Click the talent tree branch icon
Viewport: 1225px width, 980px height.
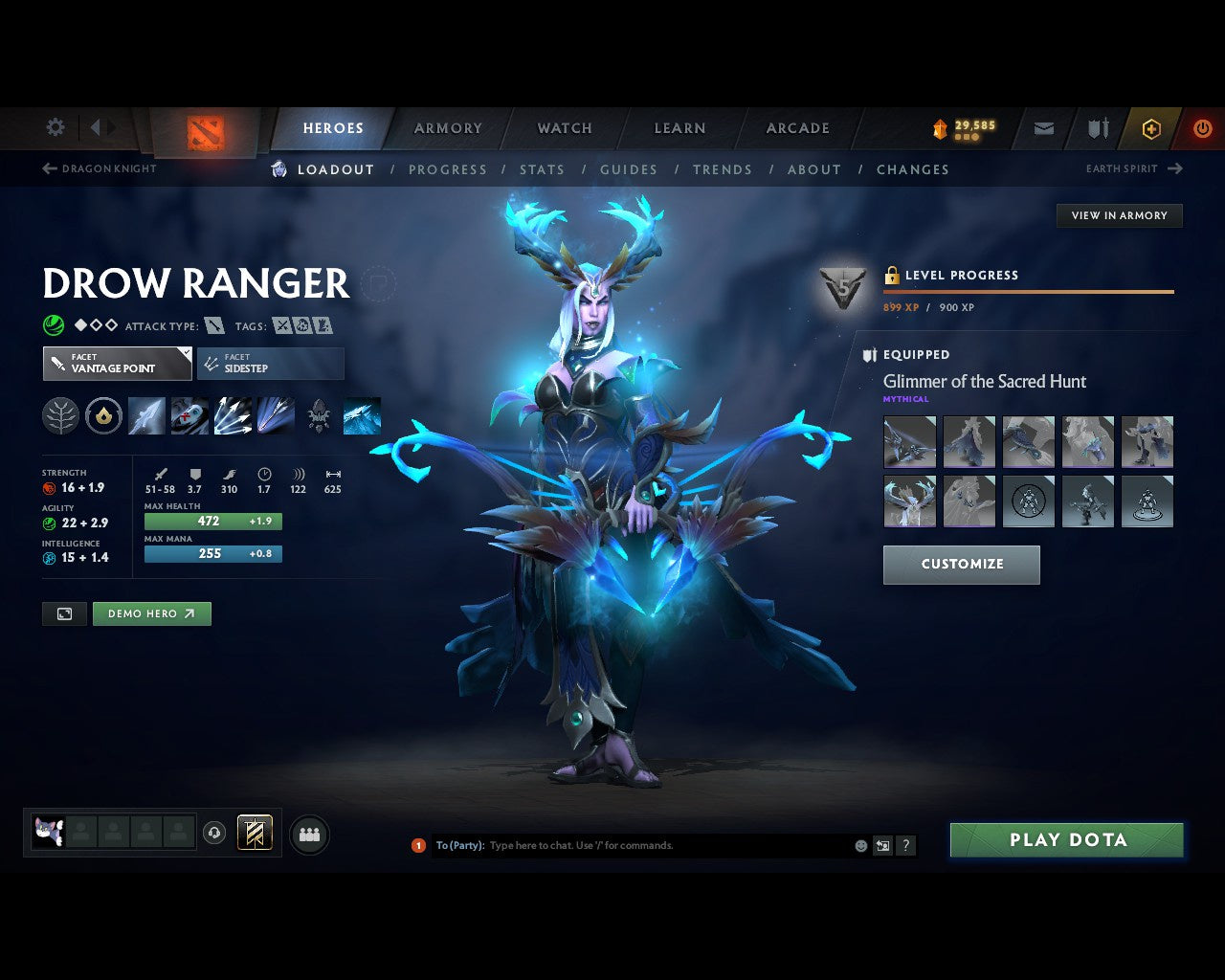59,415
